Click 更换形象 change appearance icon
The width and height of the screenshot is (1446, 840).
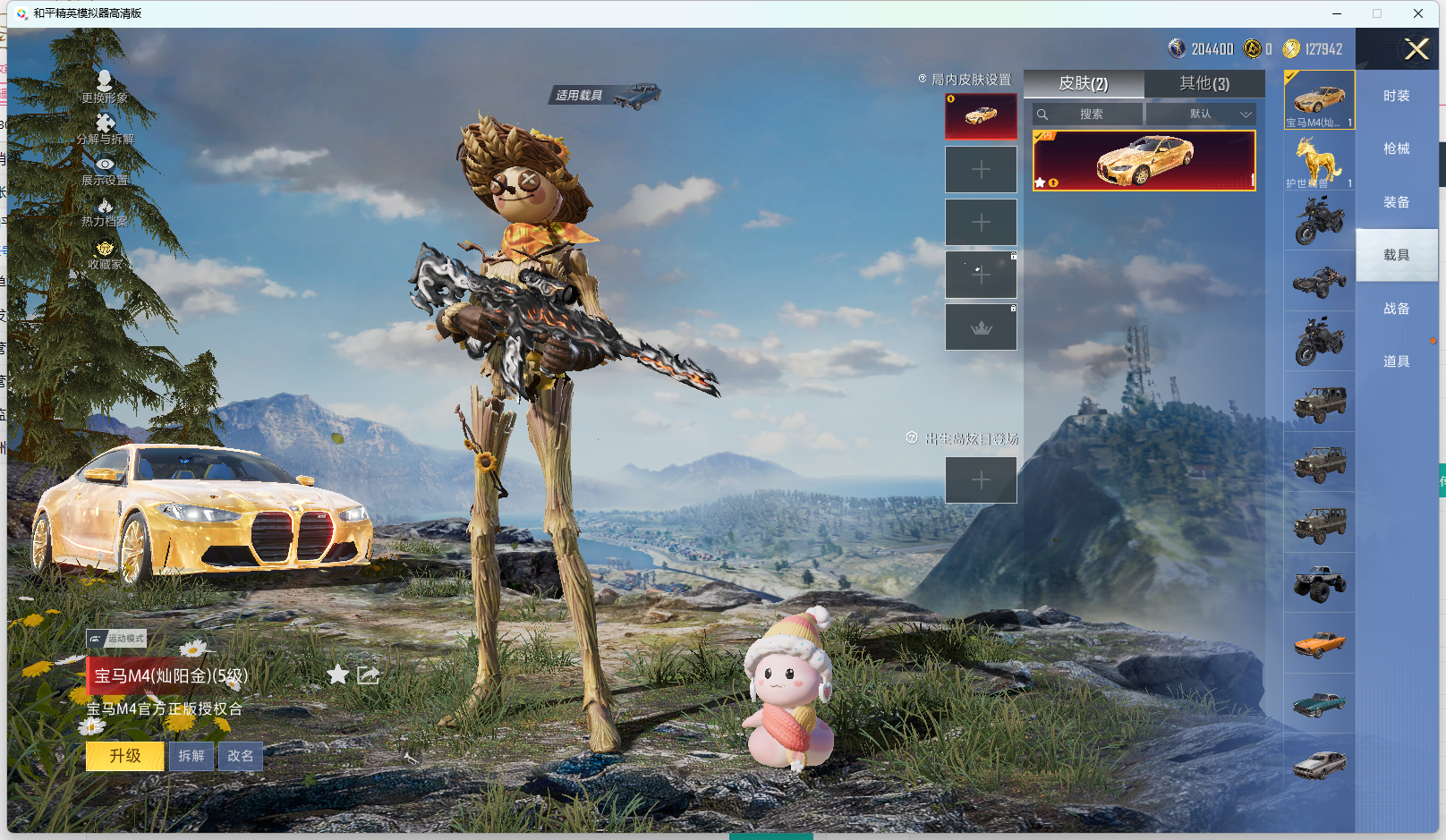pos(105,86)
